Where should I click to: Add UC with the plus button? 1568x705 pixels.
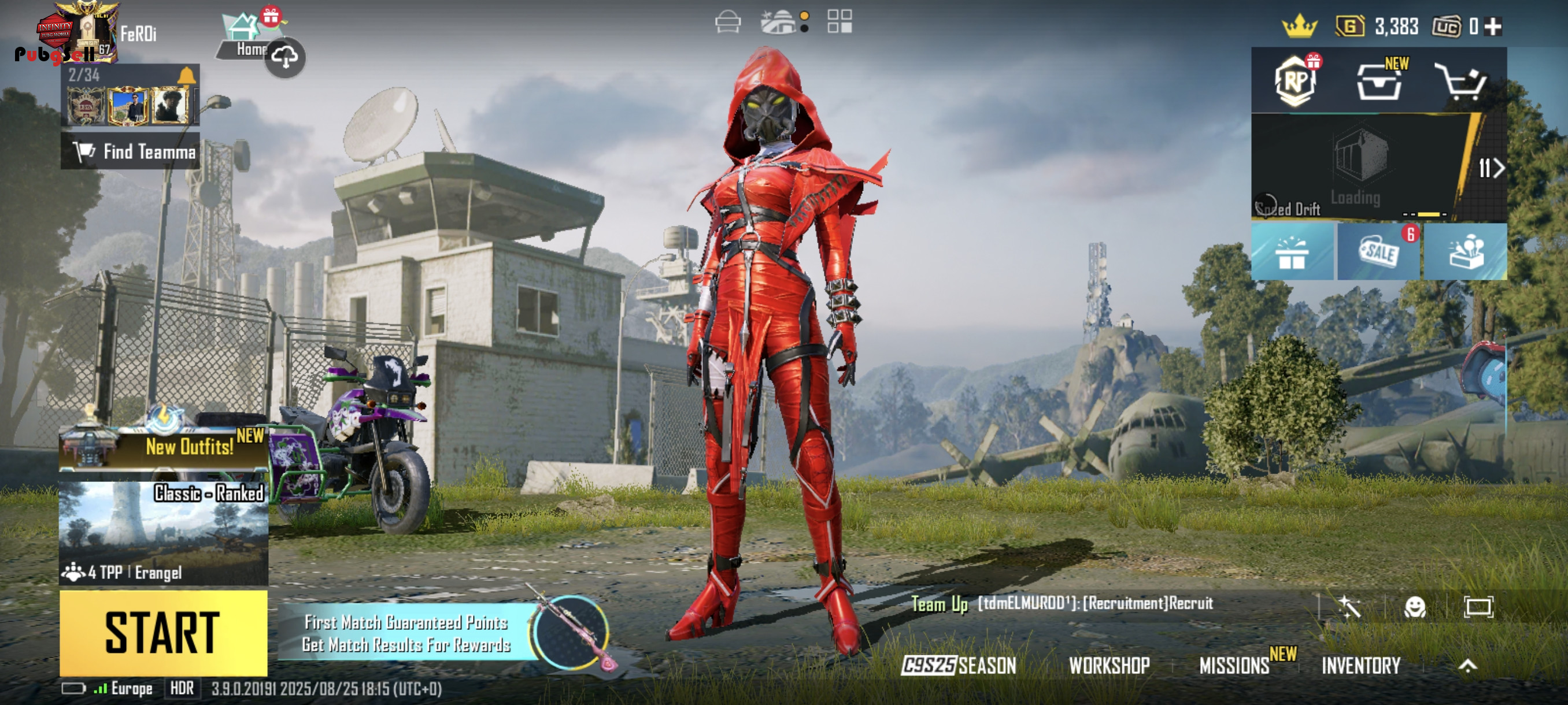pyautogui.click(x=1492, y=26)
